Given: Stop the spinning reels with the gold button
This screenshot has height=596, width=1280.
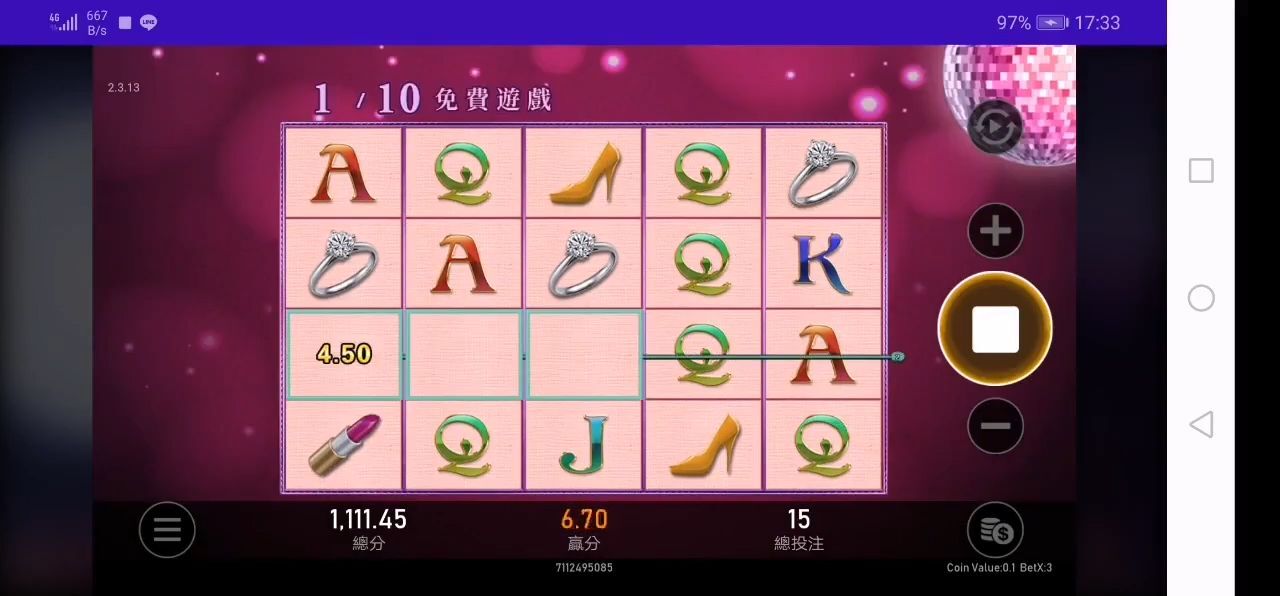Looking at the screenshot, I should [x=995, y=329].
